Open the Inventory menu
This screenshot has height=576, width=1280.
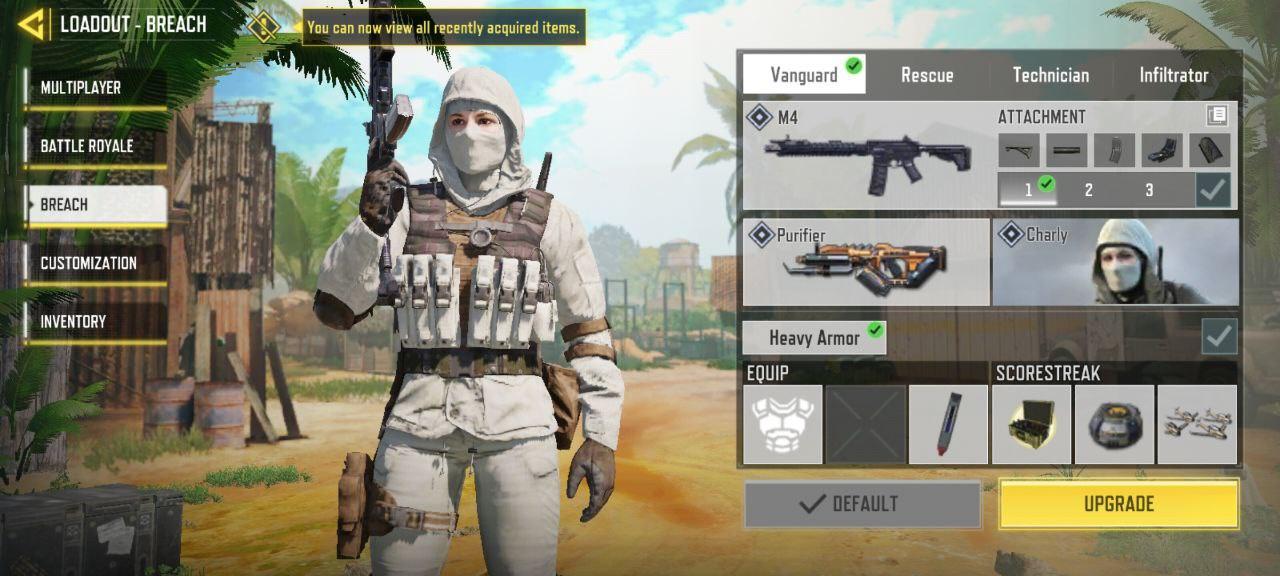[x=96, y=321]
